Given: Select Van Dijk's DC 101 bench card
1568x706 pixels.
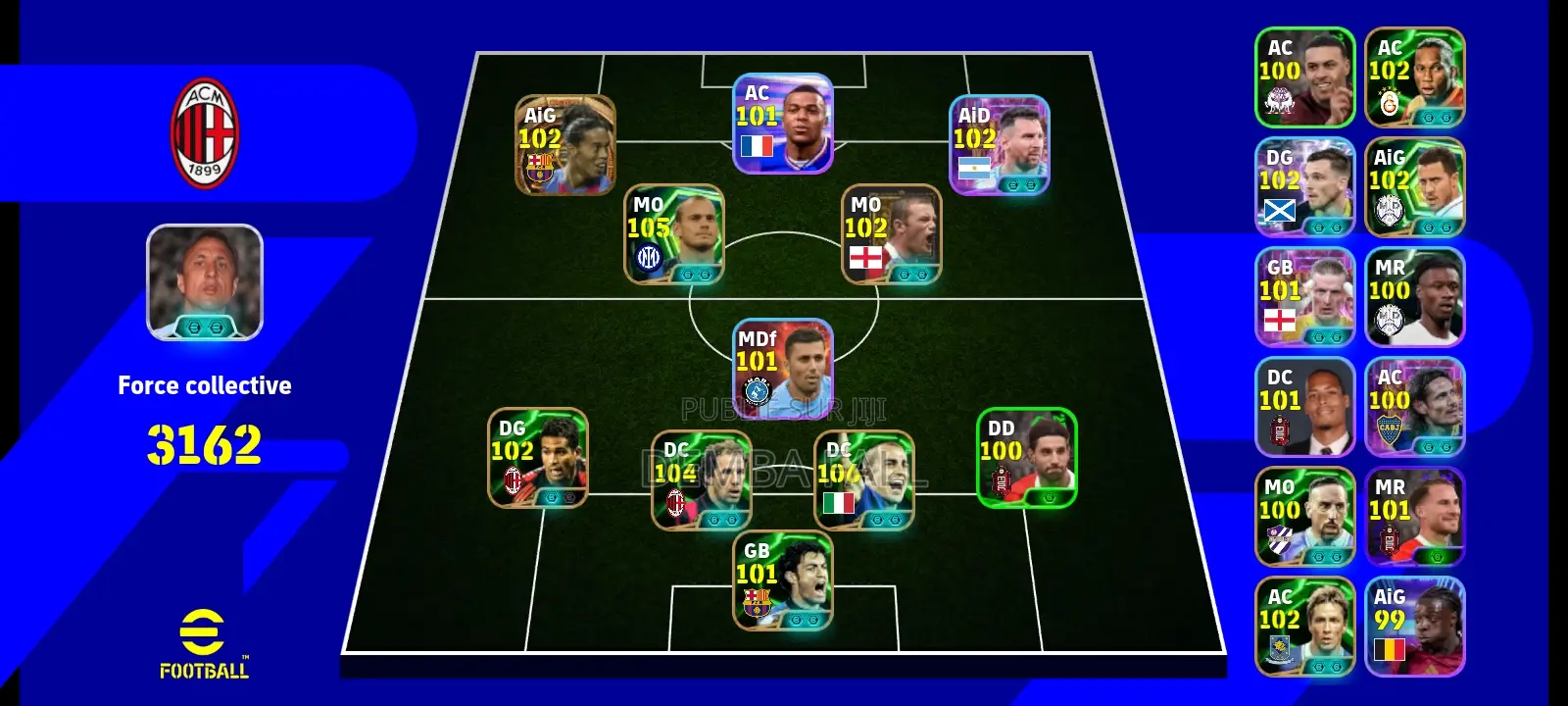Looking at the screenshot, I should point(1305,404).
